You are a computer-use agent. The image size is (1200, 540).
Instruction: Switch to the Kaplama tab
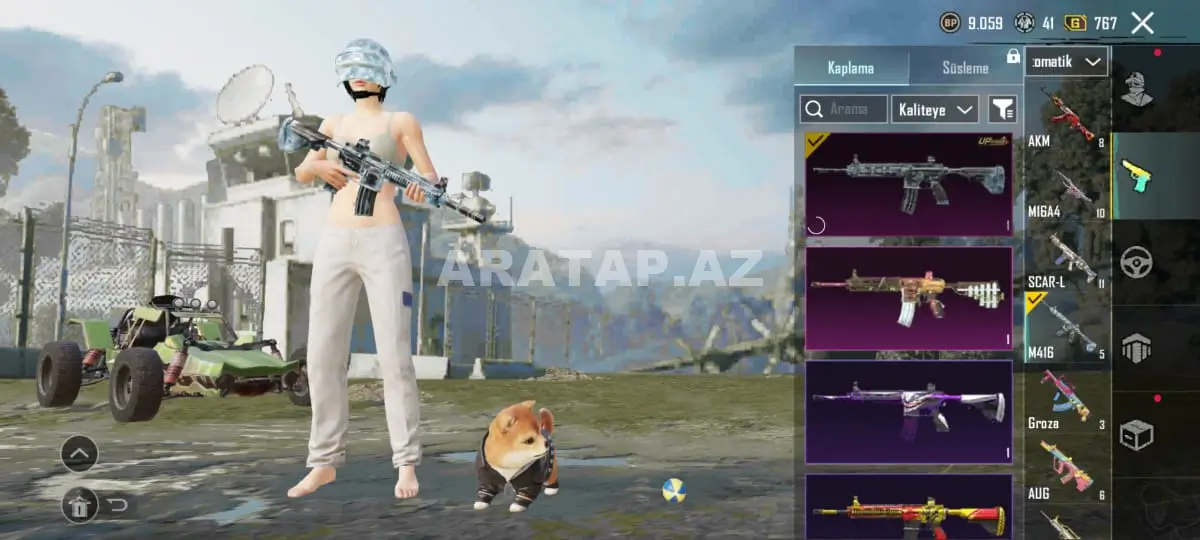(851, 68)
